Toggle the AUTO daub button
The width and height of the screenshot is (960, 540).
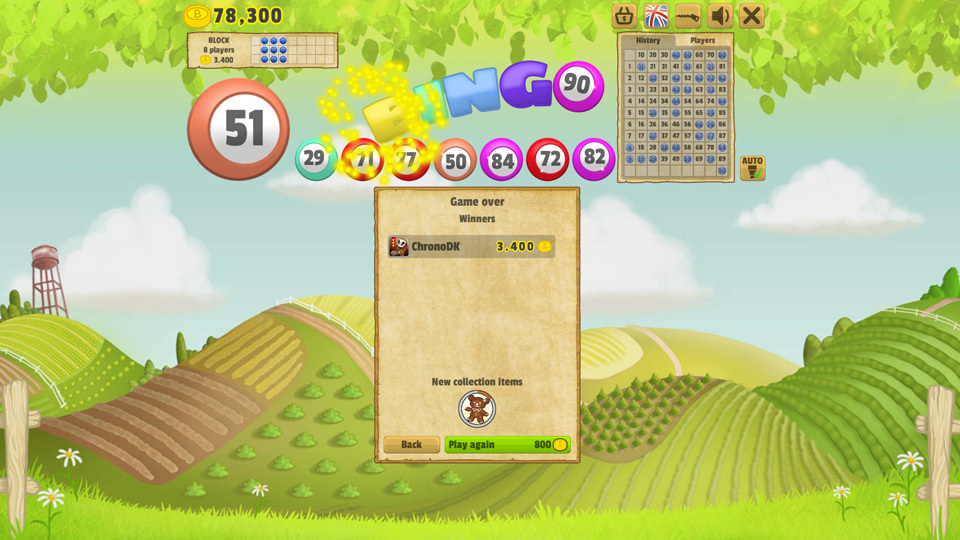pyautogui.click(x=752, y=167)
